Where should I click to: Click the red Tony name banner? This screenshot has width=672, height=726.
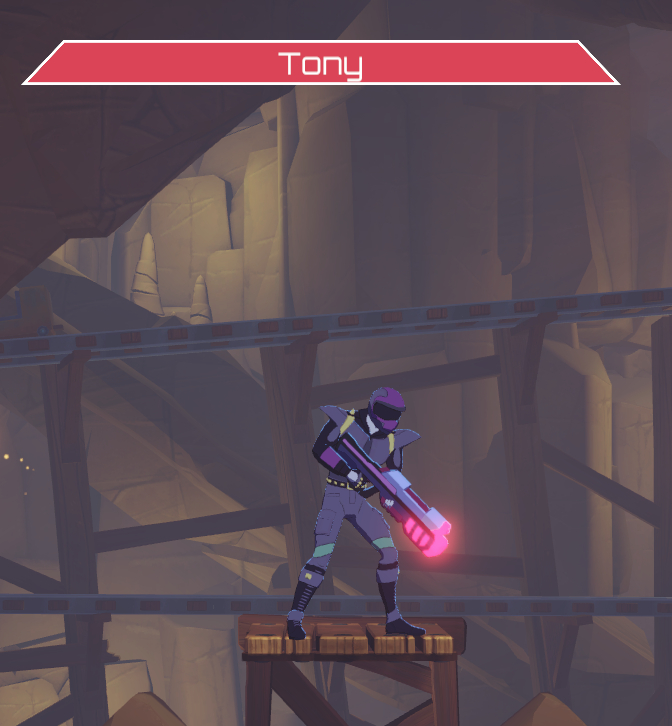pyautogui.click(x=320, y=63)
